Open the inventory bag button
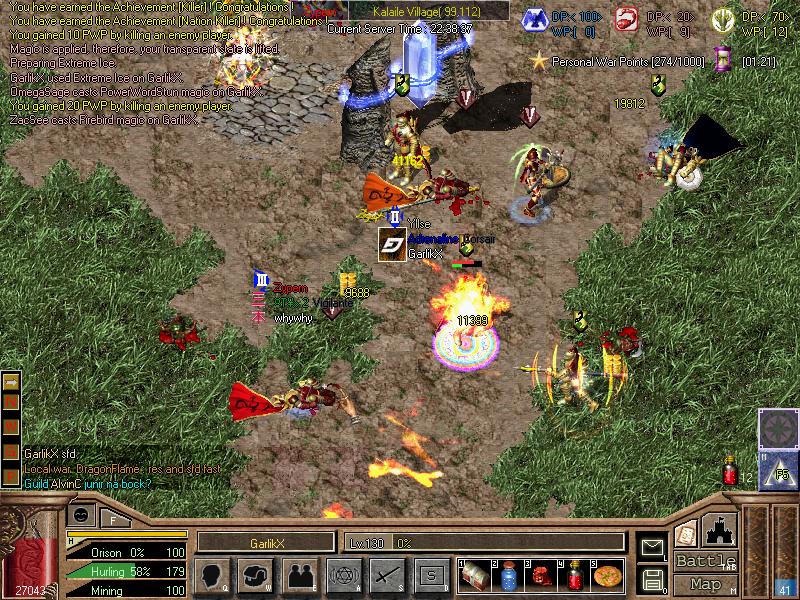The height and width of the screenshot is (600, 800). 255,576
